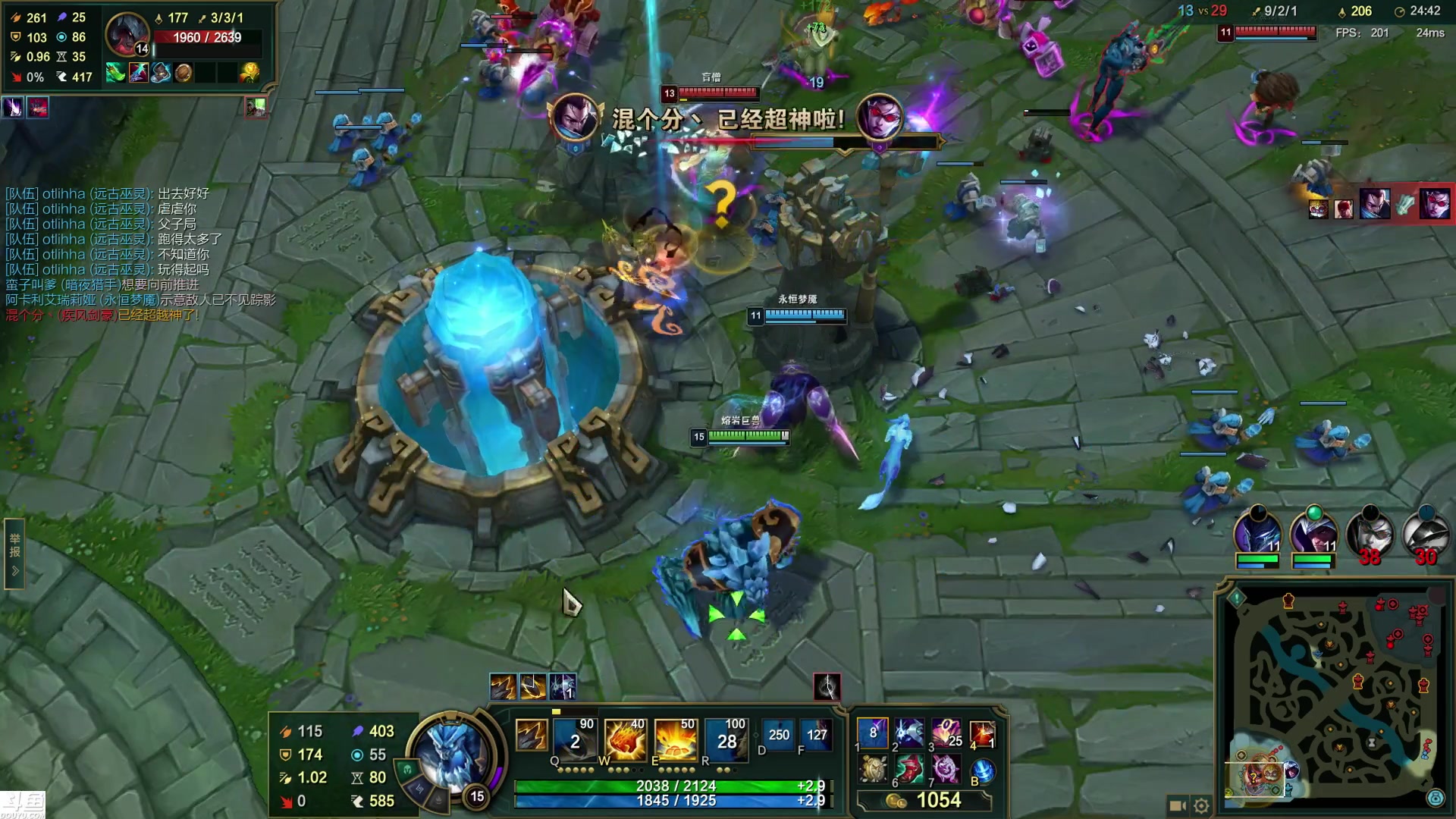The width and height of the screenshot is (1456, 819).
Task: Click the target's green claw item
Action: (115, 73)
